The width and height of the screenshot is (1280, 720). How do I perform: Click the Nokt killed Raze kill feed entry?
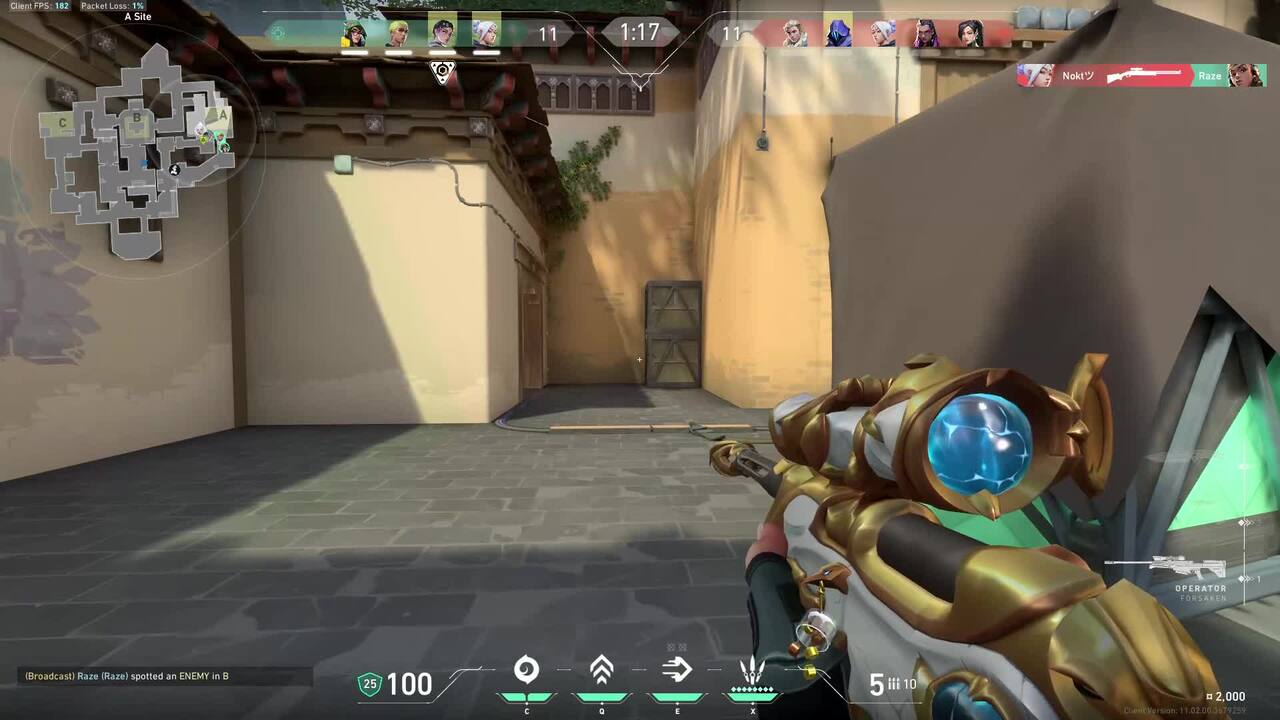click(1141, 76)
